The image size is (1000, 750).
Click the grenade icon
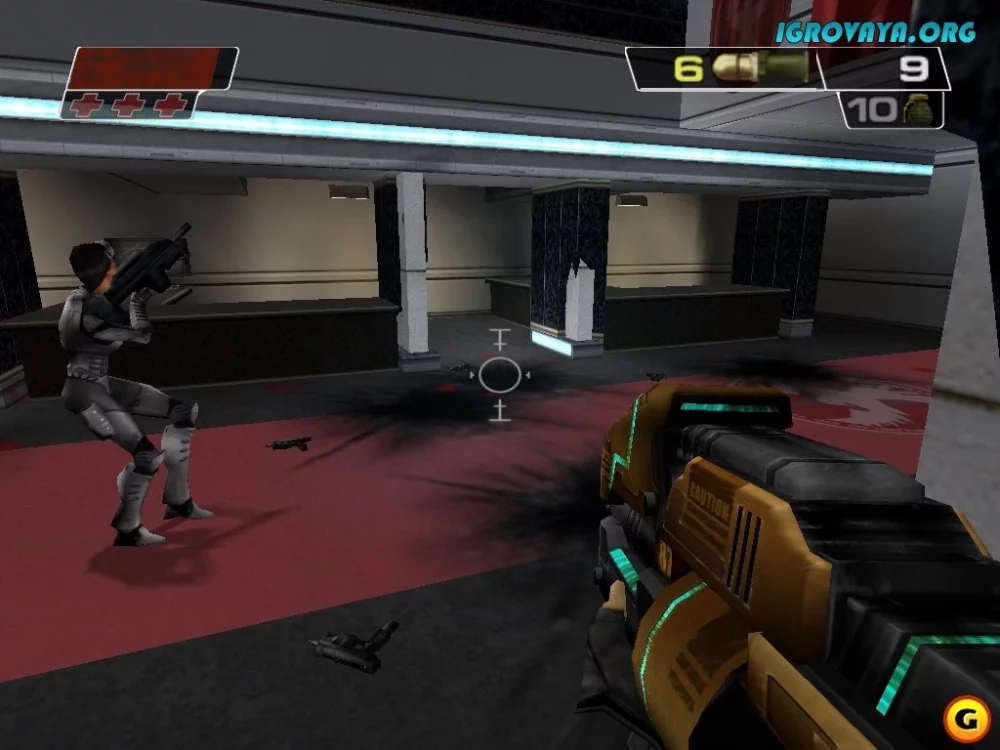pyautogui.click(x=916, y=108)
